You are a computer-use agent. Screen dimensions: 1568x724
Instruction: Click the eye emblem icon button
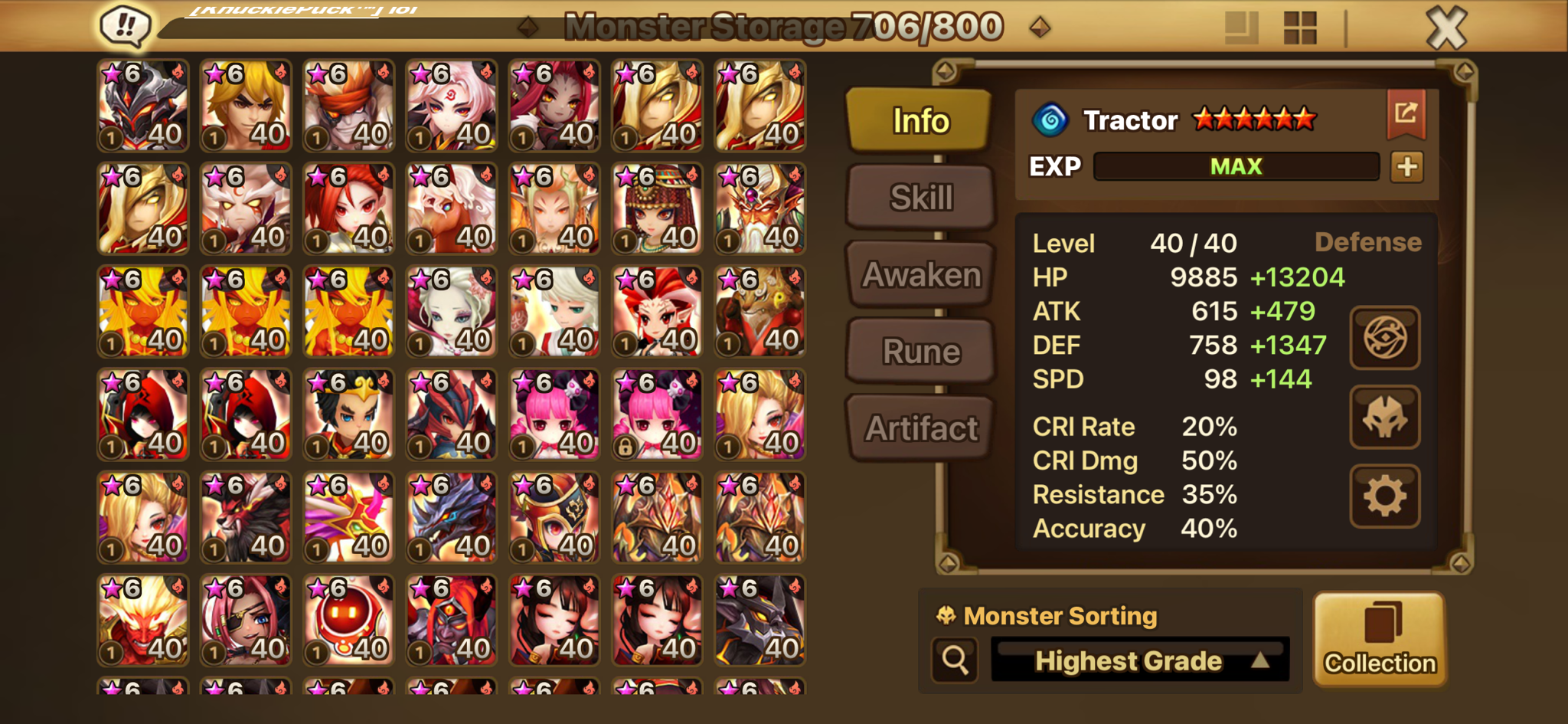1384,338
